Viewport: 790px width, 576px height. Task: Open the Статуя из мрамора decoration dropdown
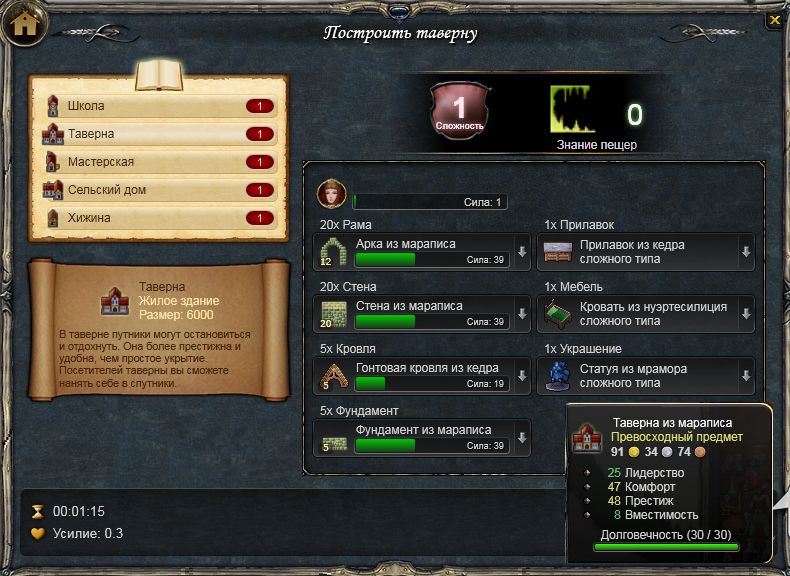click(x=745, y=376)
